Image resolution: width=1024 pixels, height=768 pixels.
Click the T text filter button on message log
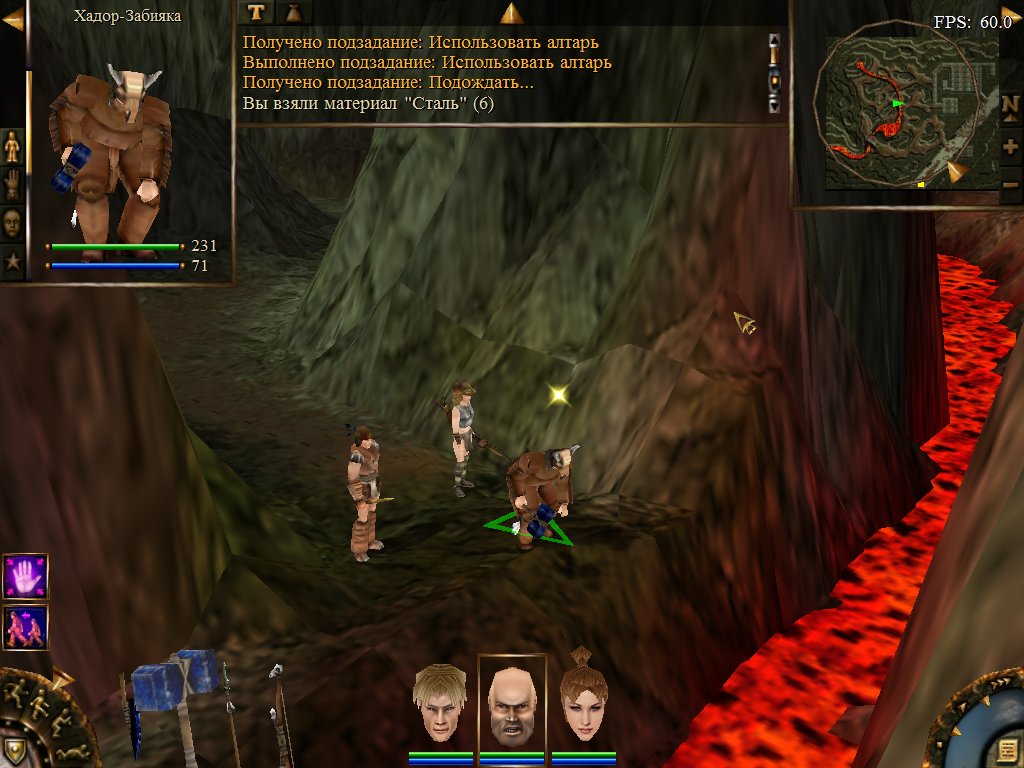(x=257, y=12)
